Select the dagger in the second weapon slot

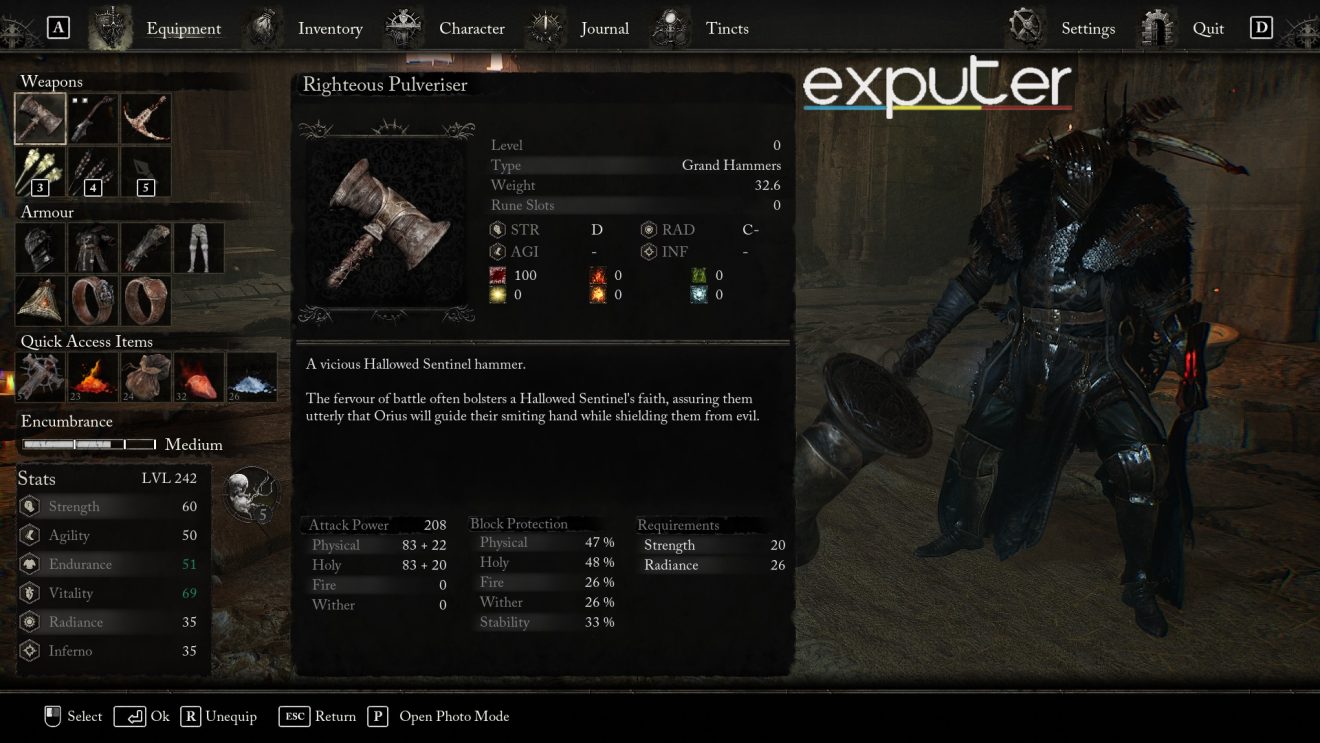(93, 117)
